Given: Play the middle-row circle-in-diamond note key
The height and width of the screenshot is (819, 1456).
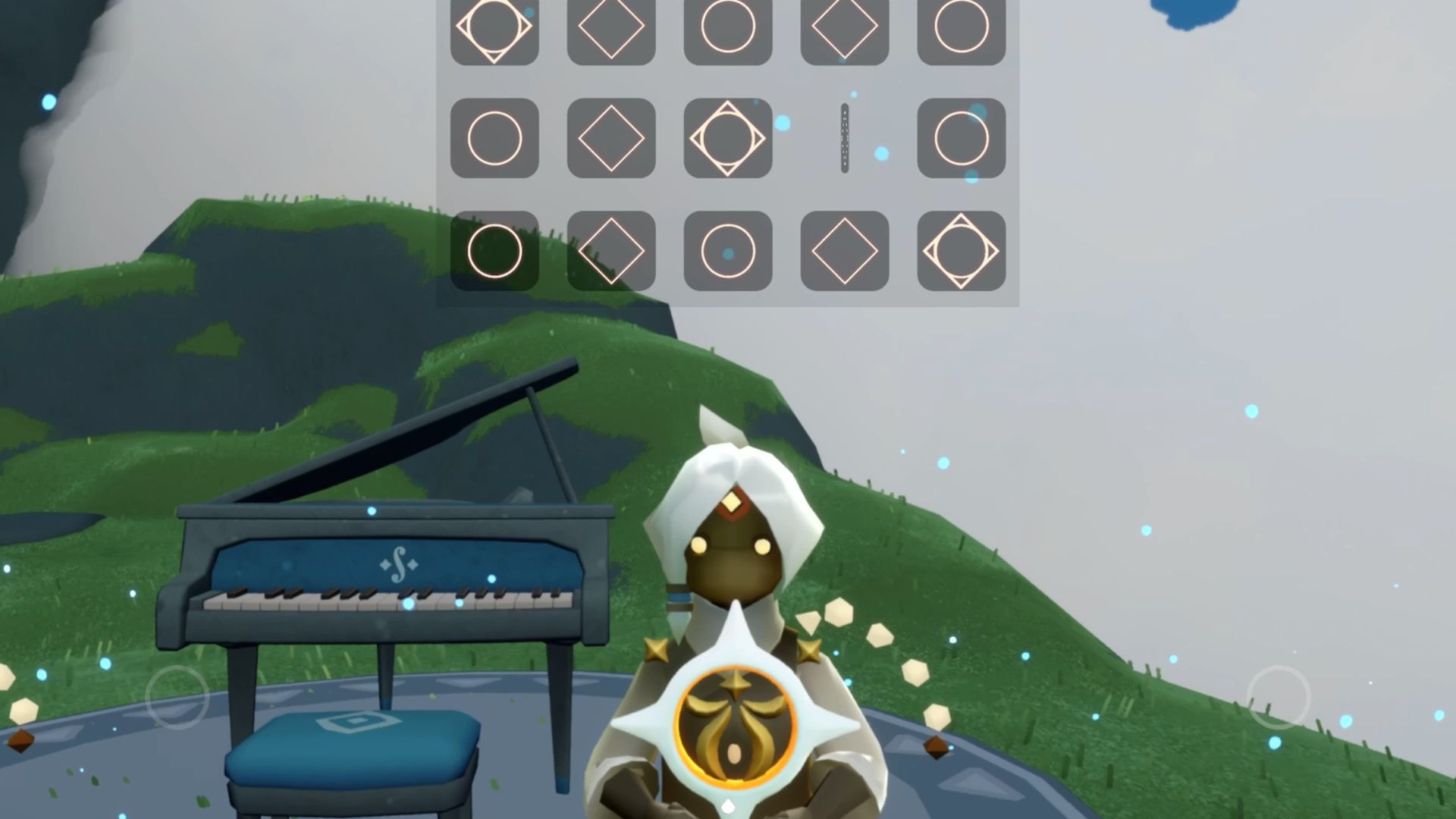Looking at the screenshot, I should click(x=728, y=138).
